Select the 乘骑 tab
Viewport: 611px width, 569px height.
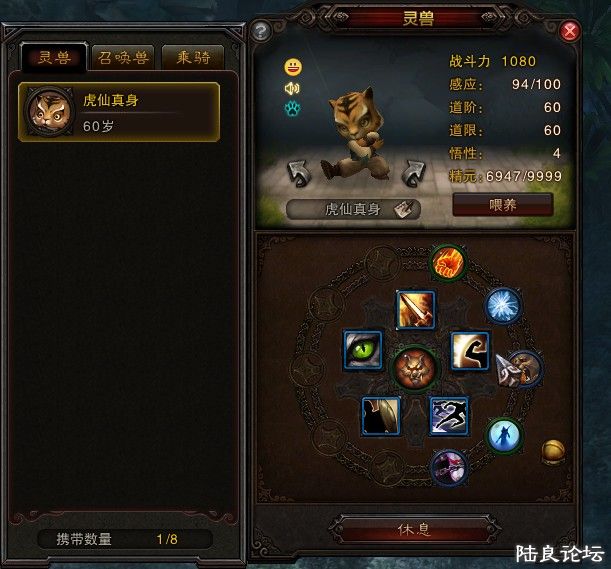point(193,57)
